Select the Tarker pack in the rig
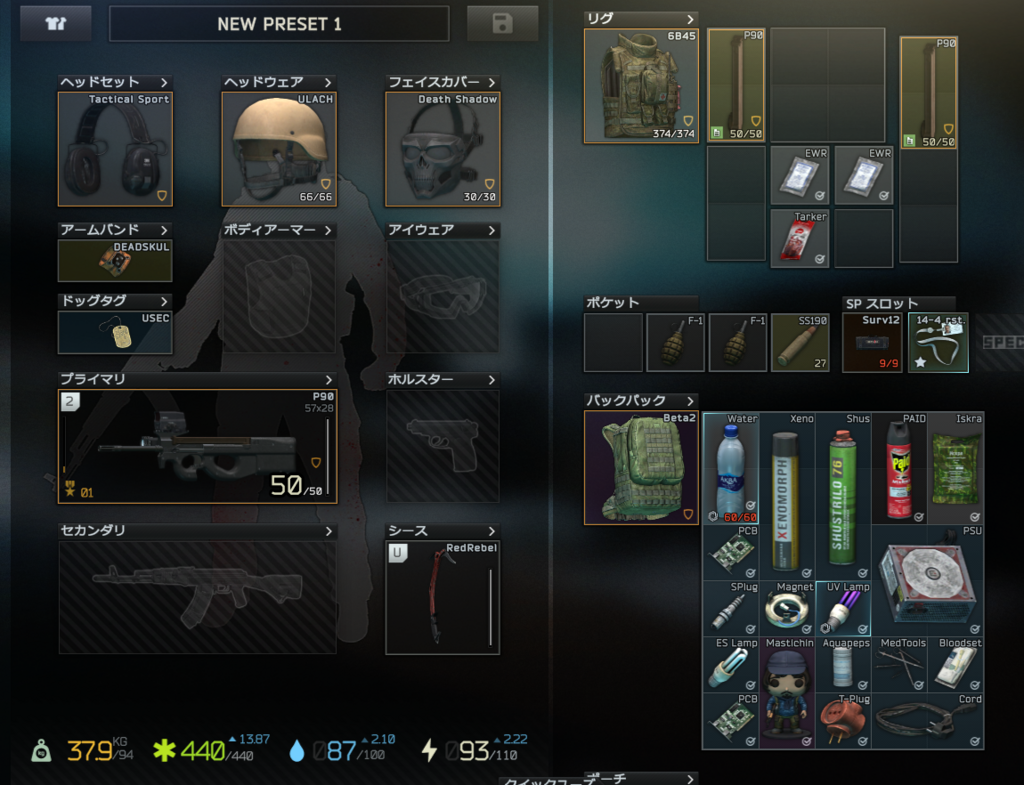 [x=800, y=238]
